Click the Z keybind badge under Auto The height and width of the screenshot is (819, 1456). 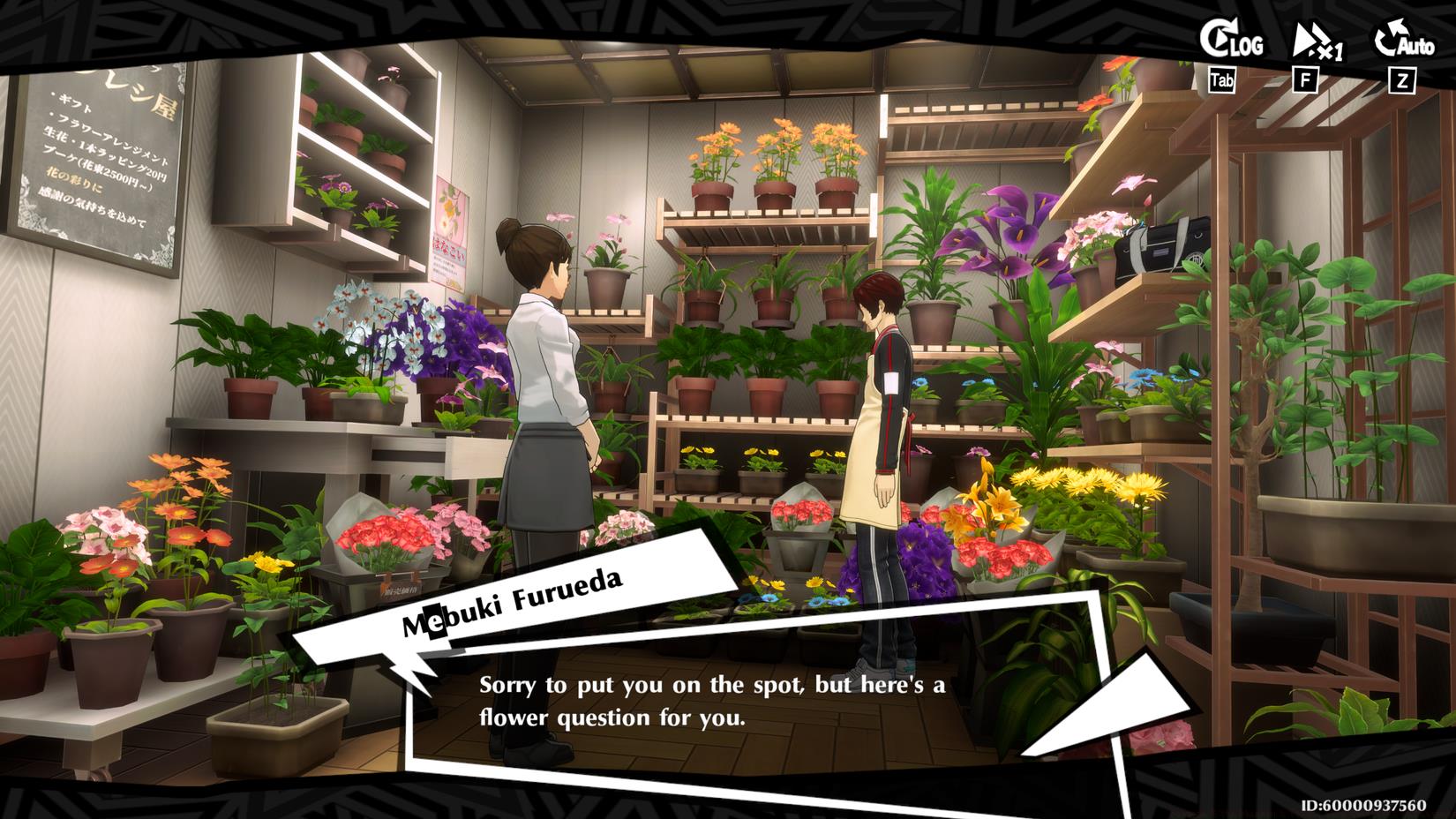(1400, 78)
